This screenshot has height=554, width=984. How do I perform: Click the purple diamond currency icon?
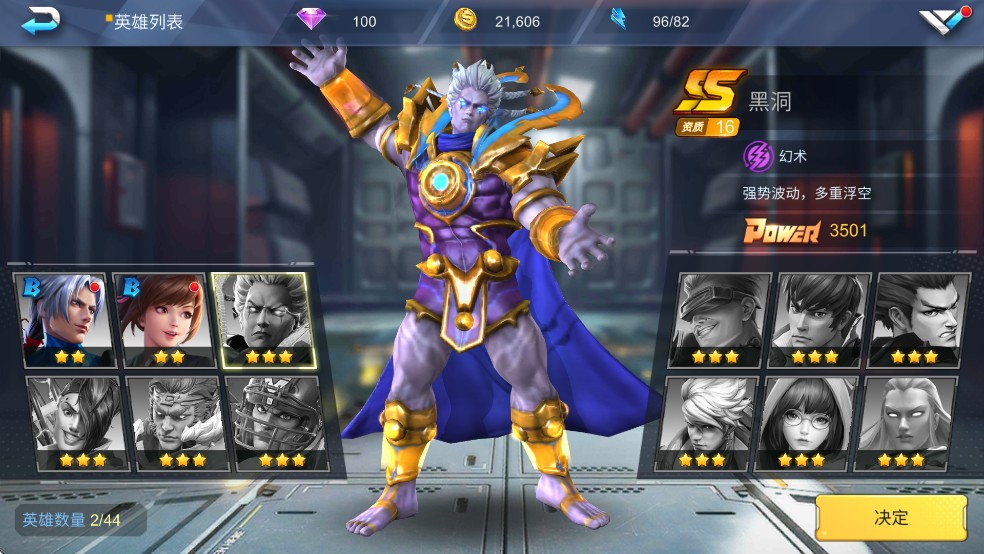pyautogui.click(x=313, y=20)
